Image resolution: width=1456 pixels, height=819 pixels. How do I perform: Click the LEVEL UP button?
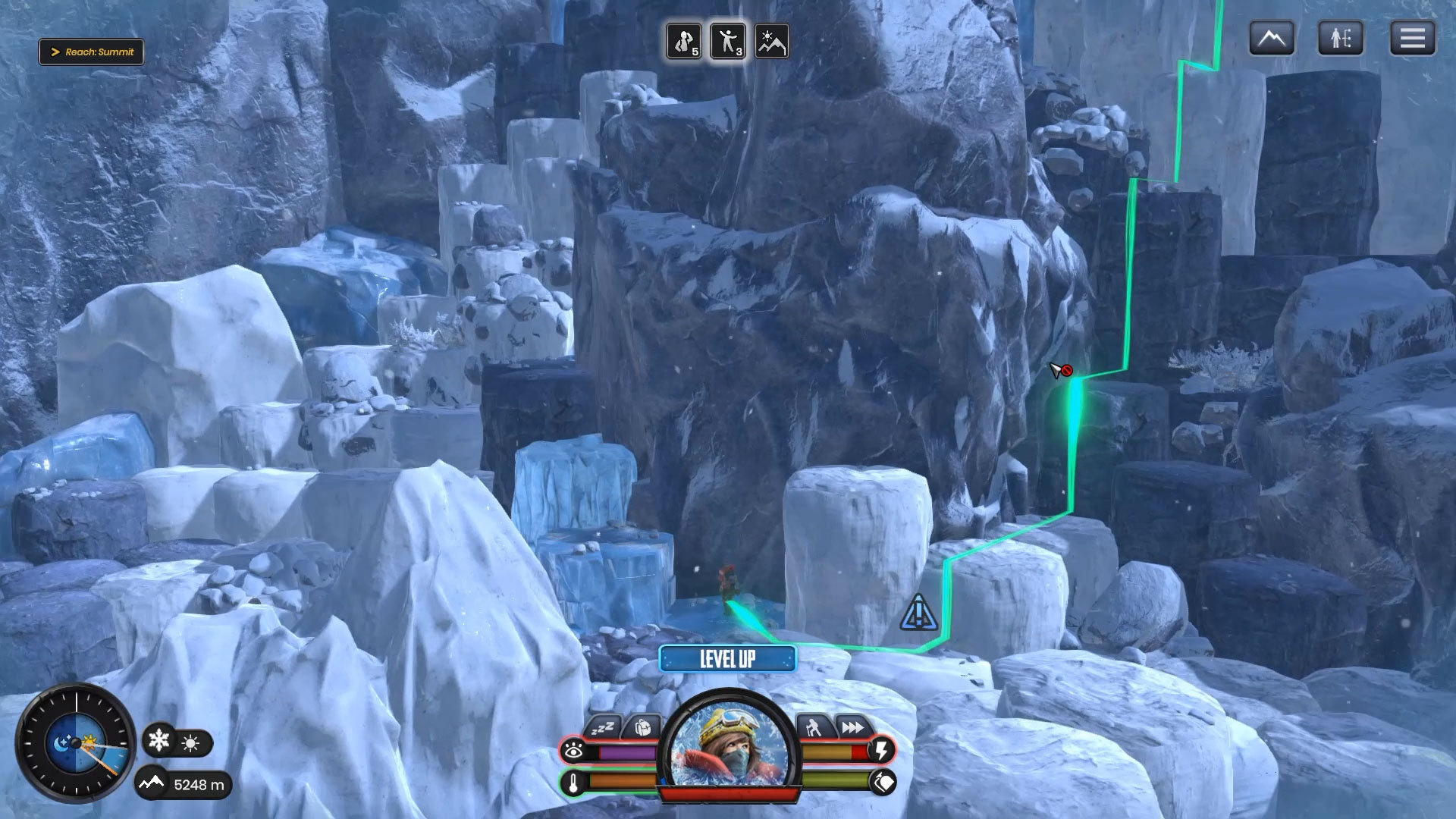pos(727,658)
